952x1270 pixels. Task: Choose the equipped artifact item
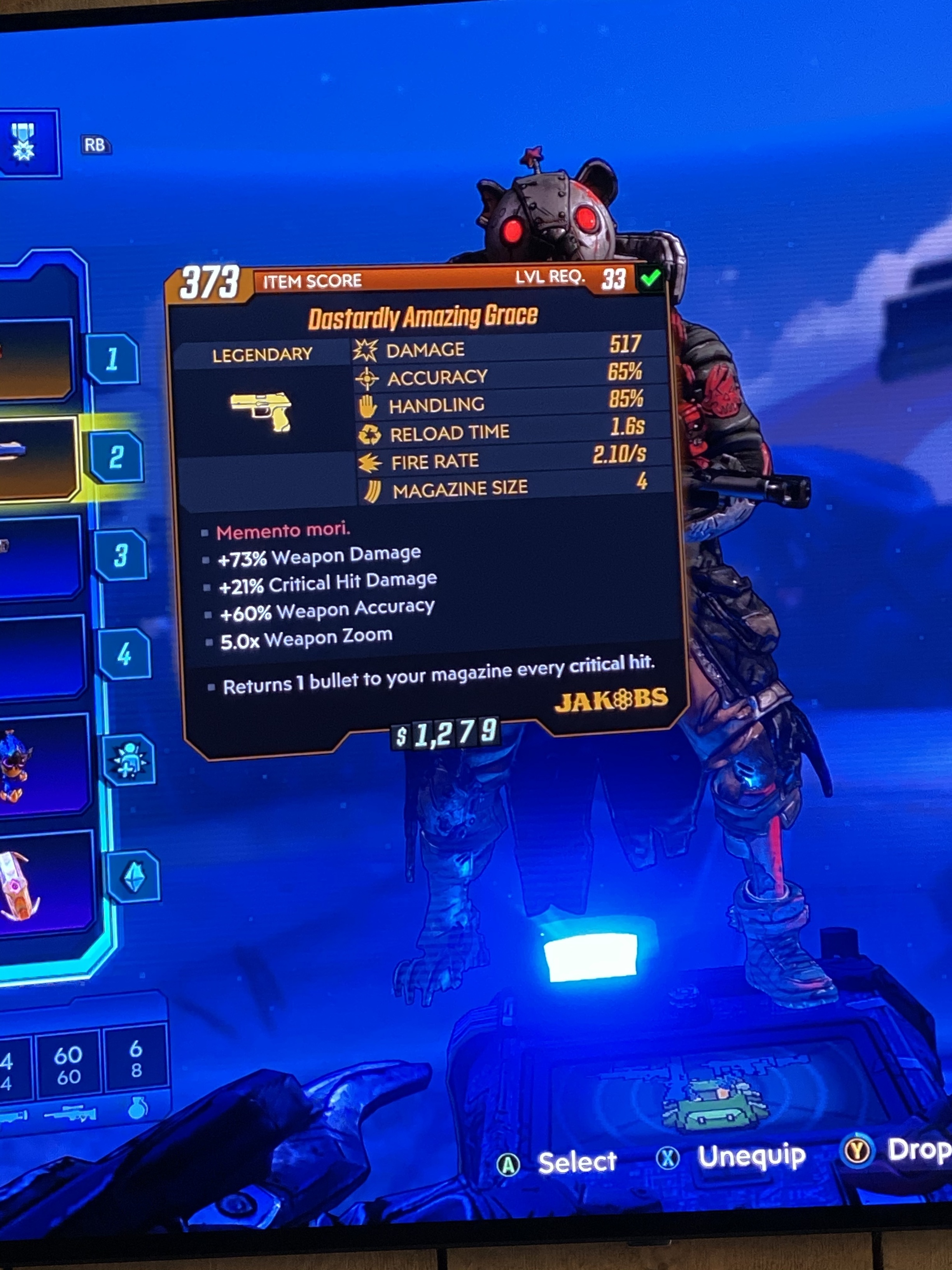click(x=43, y=882)
